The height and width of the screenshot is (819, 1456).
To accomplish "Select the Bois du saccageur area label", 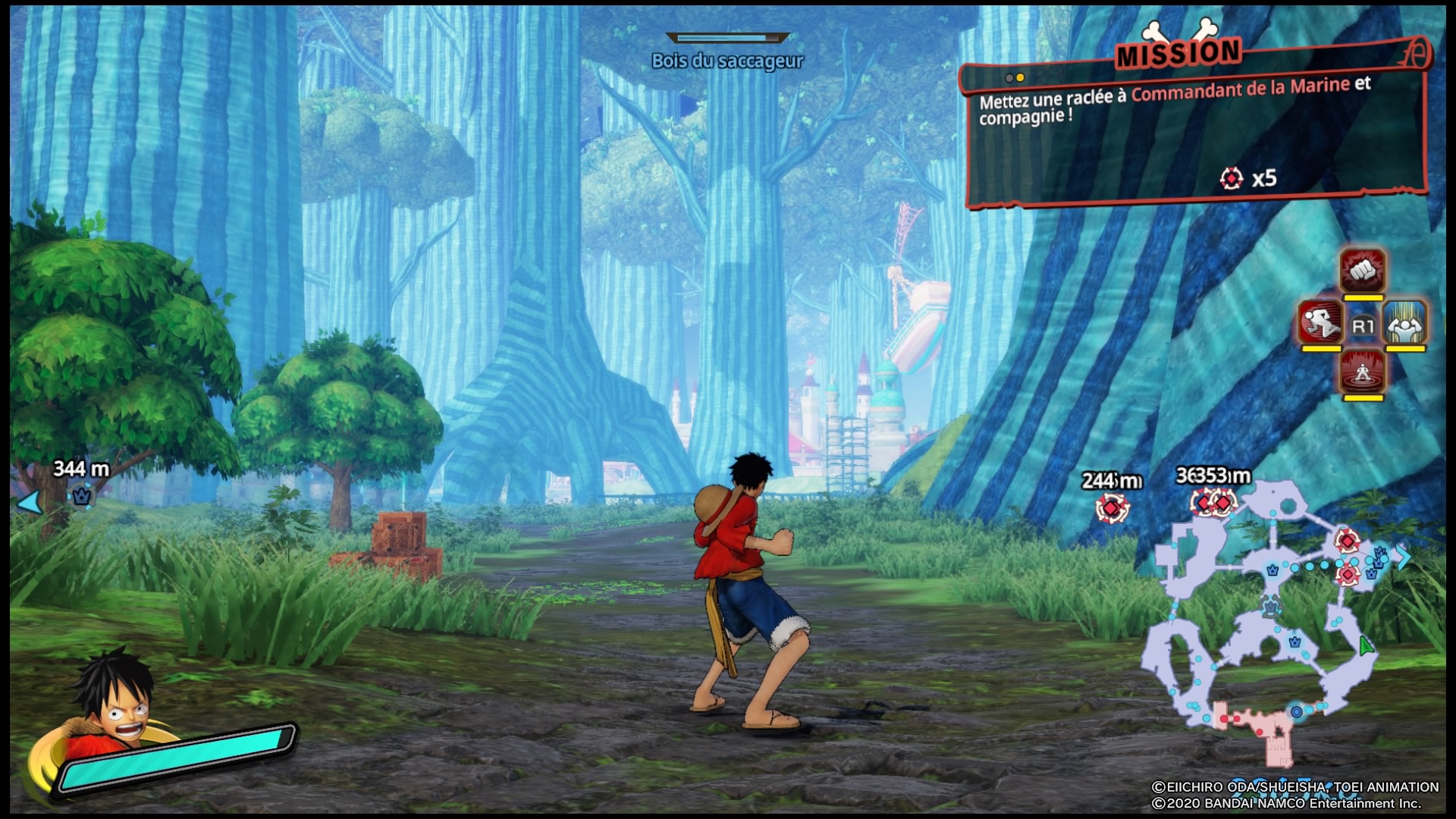I will [727, 61].
